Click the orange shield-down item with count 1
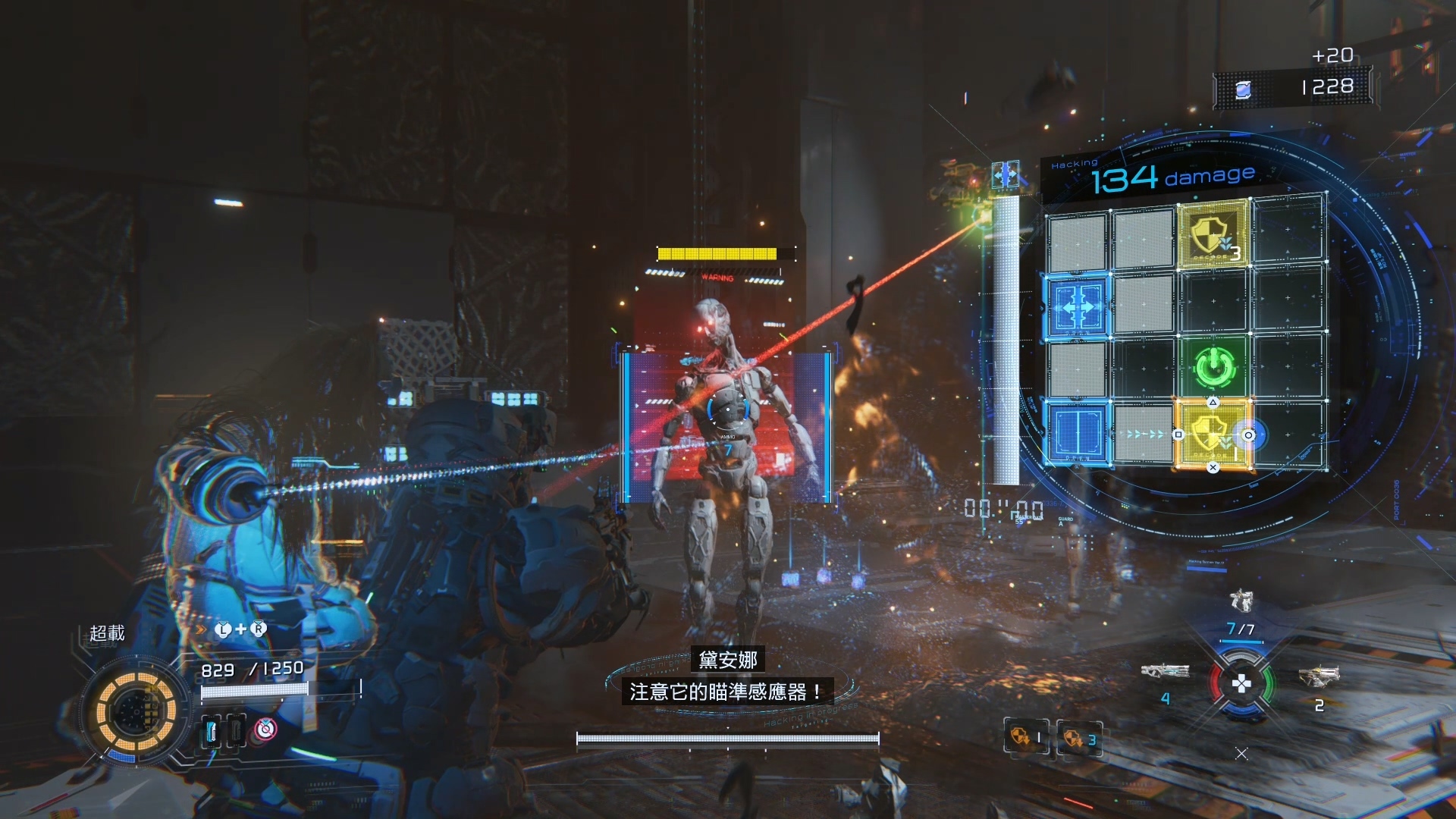1456x819 pixels. (1026, 737)
